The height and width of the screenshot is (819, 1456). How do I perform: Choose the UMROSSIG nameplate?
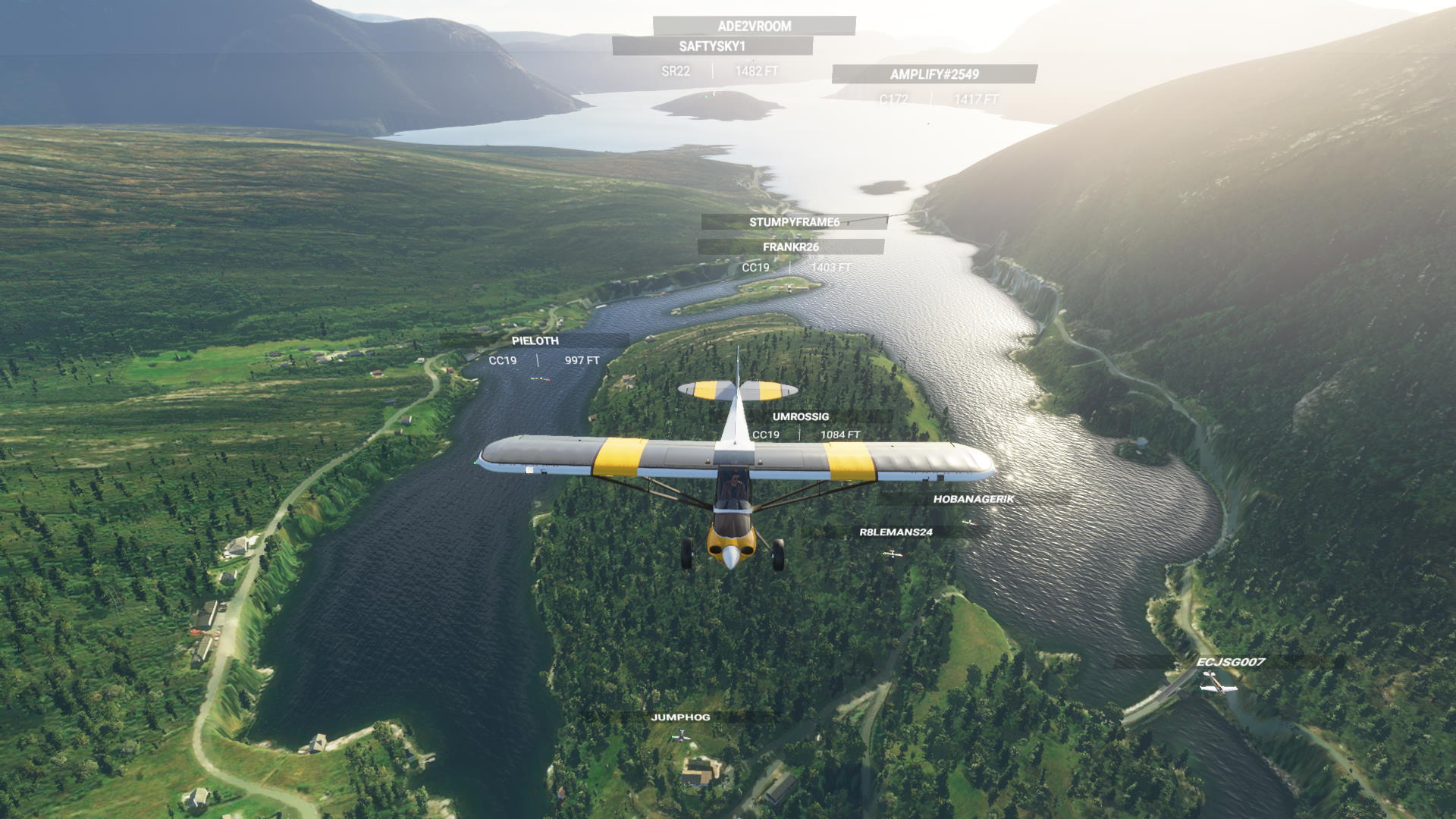tap(800, 417)
